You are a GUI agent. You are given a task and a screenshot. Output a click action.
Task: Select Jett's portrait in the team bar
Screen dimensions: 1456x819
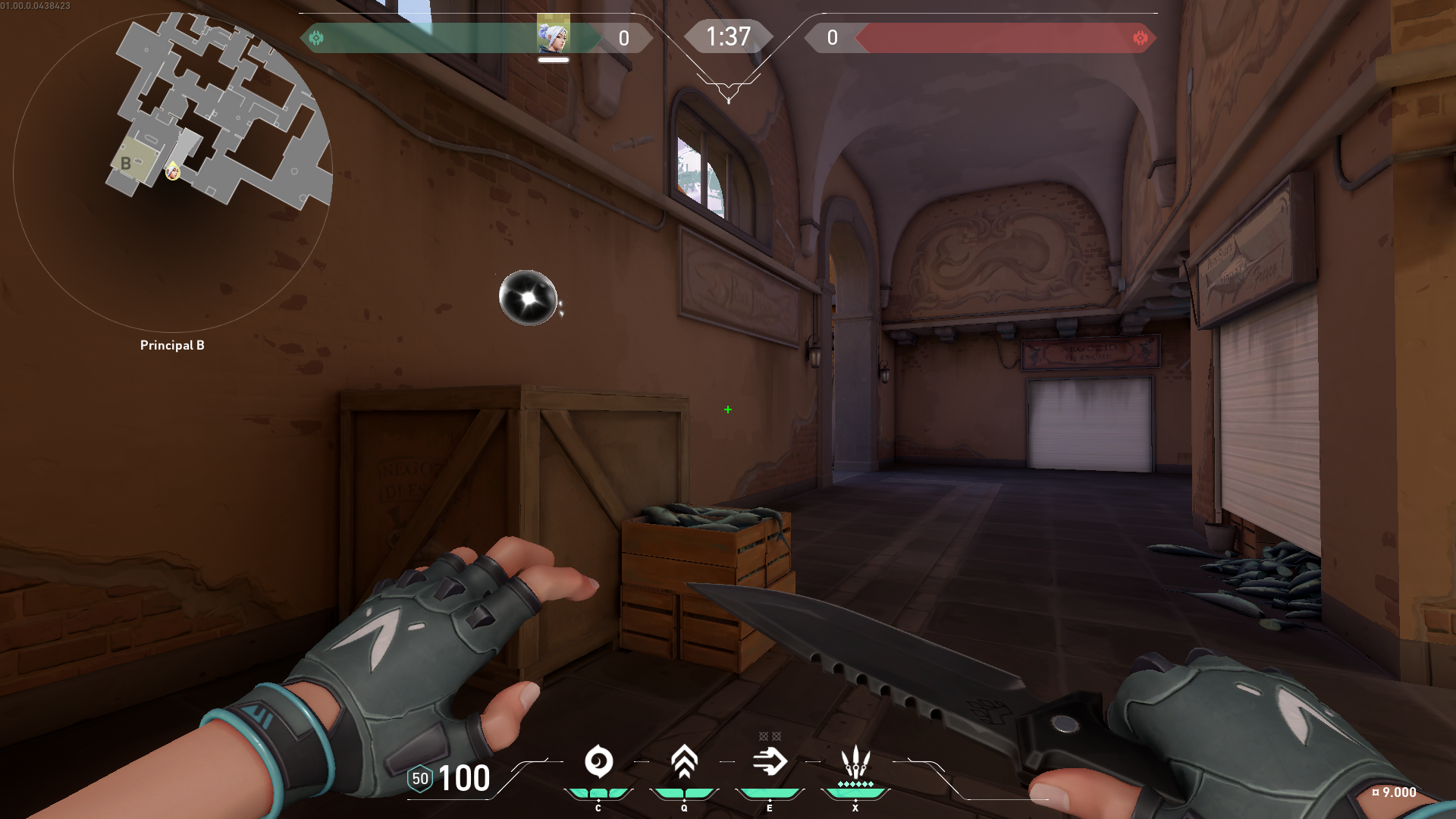click(553, 36)
